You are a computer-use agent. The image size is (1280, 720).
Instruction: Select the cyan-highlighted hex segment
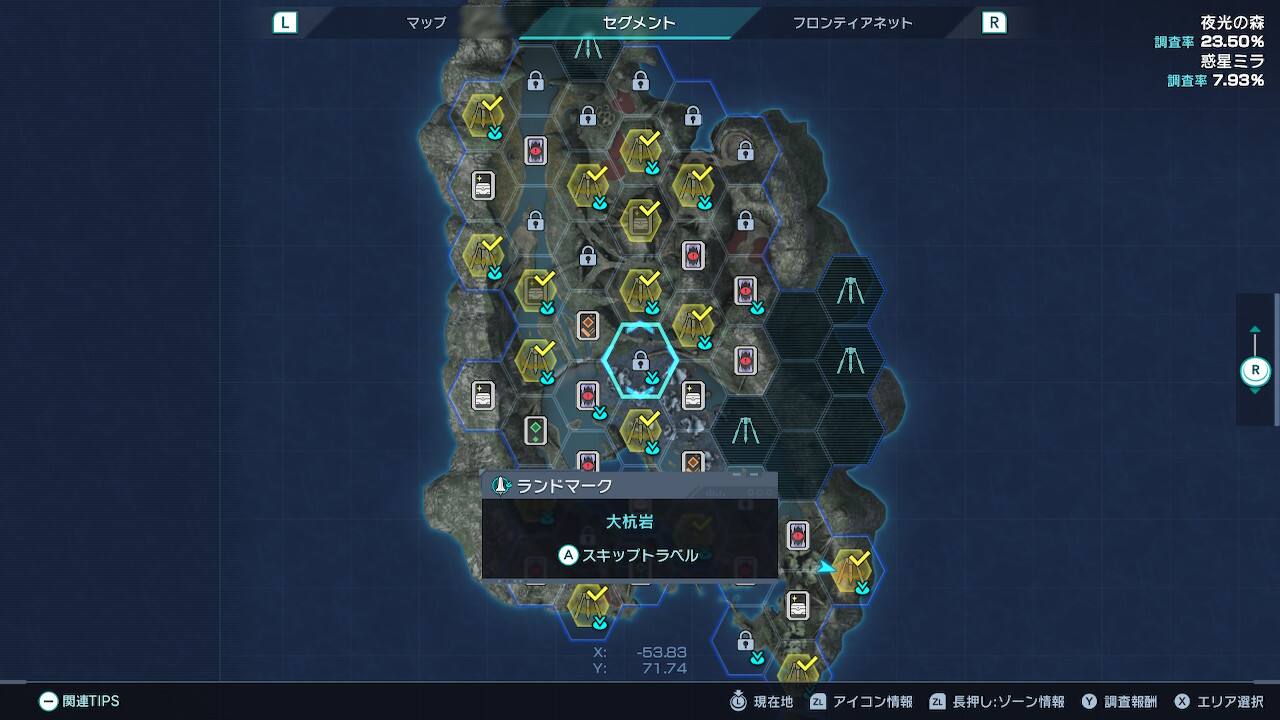click(640, 360)
